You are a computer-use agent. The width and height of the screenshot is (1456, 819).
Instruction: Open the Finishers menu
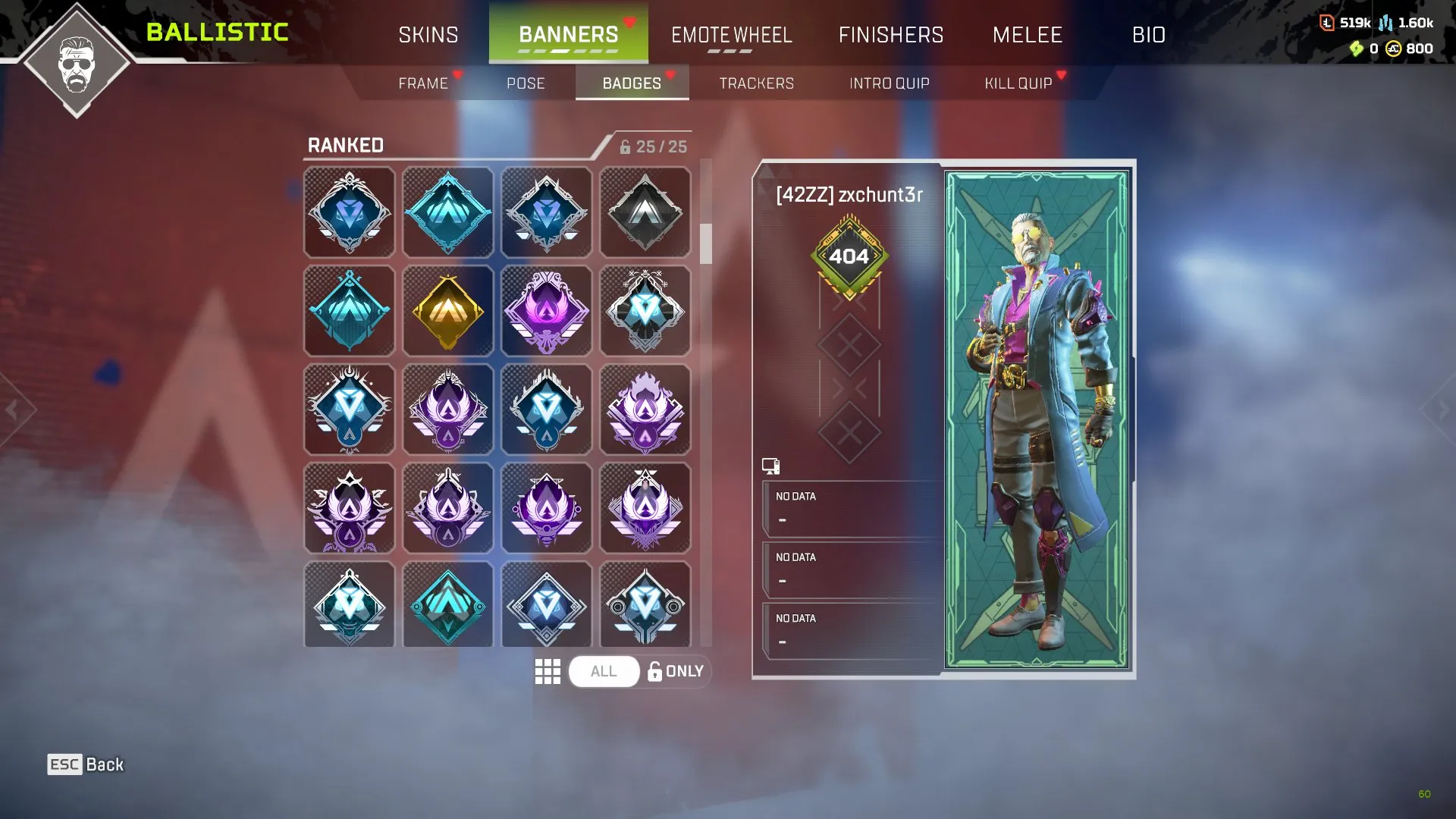891,34
